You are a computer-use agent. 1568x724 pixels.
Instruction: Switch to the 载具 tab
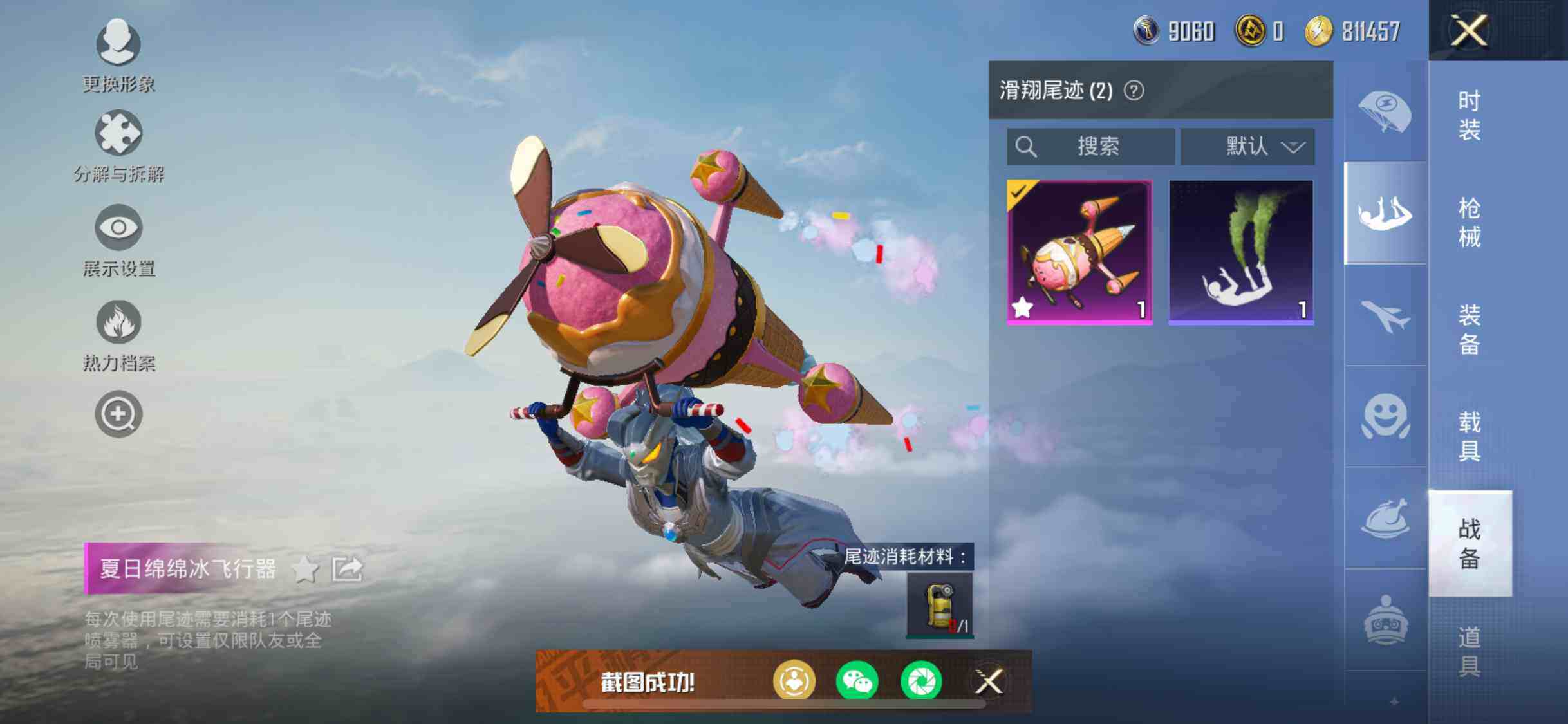pos(1470,436)
